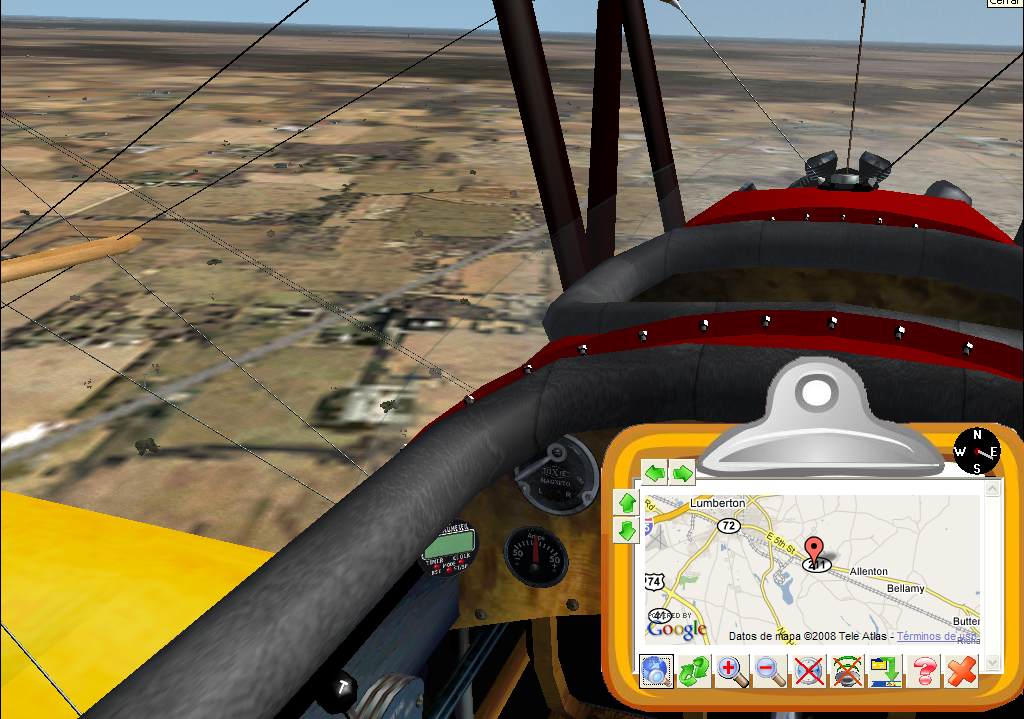Screen dimensions: 1024x719
Task: Click the folder download icon
Action: pos(885,671)
